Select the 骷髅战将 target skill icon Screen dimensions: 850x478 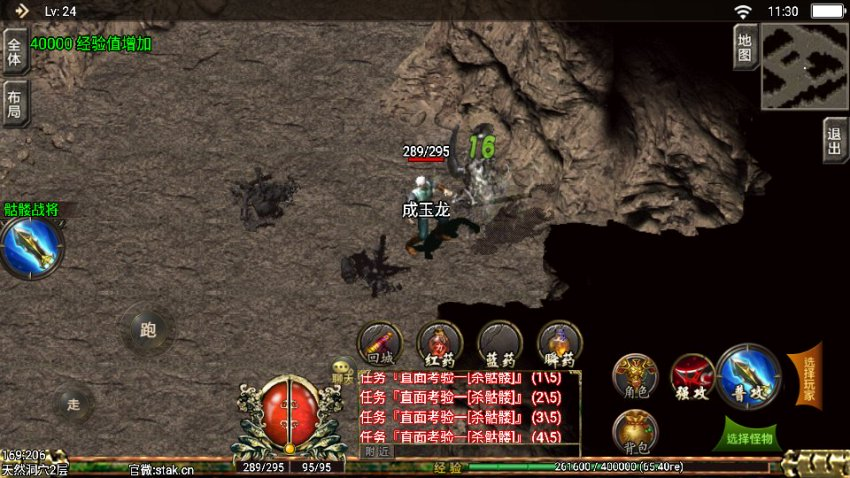pyautogui.click(x=31, y=247)
